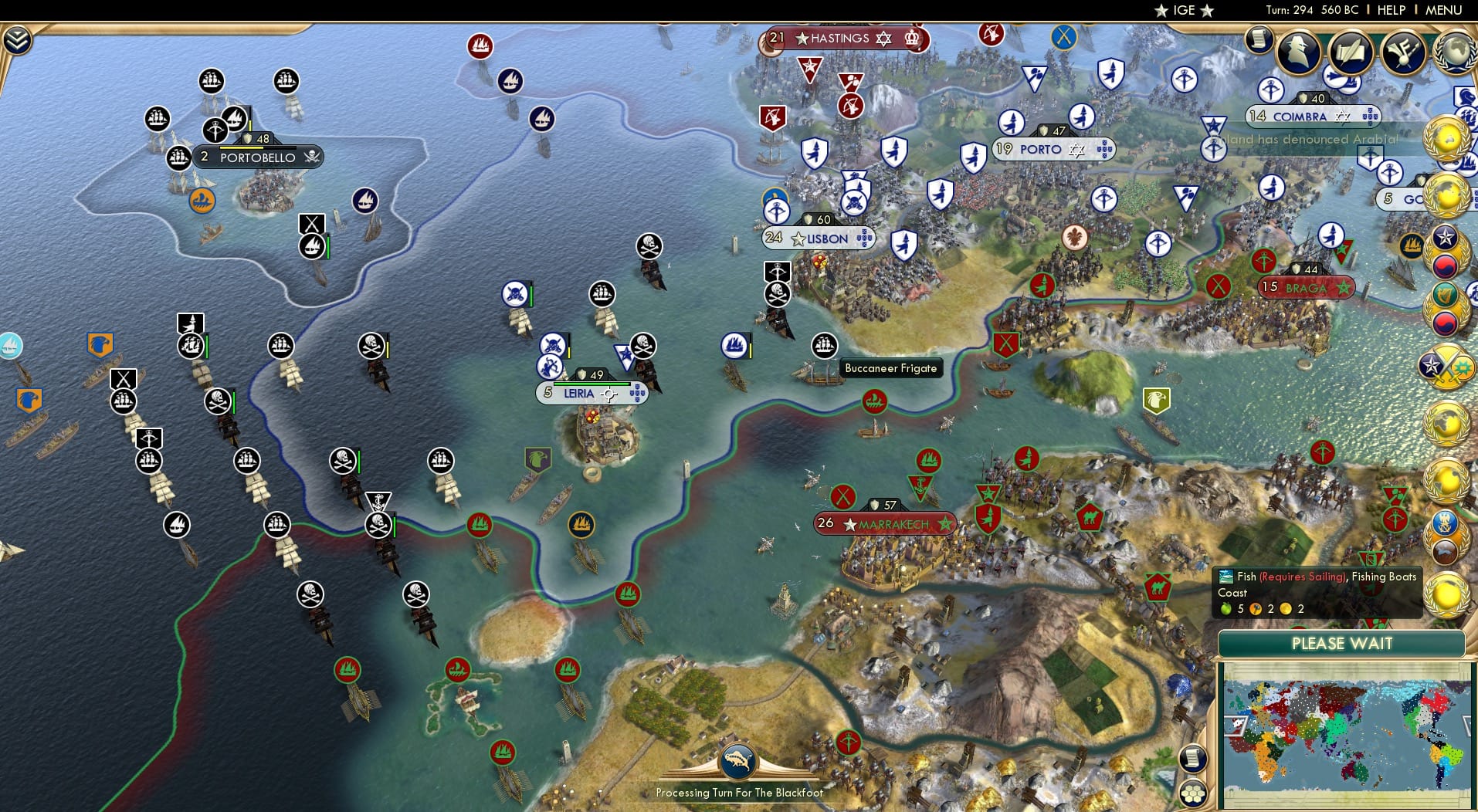The image size is (1478, 812).
Task: Open the MENU from the top bar
Action: tap(1444, 10)
